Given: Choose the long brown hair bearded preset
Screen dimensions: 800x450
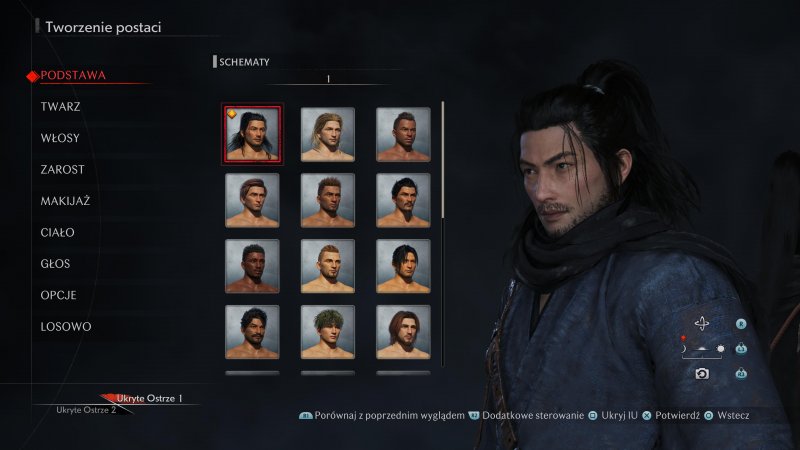Looking at the screenshot, I should tap(403, 332).
